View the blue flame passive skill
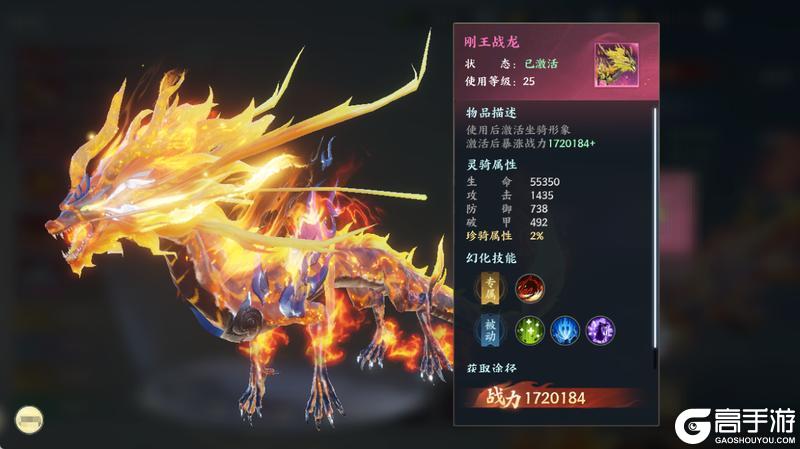Screen dimensions: 800x449 [565, 330]
